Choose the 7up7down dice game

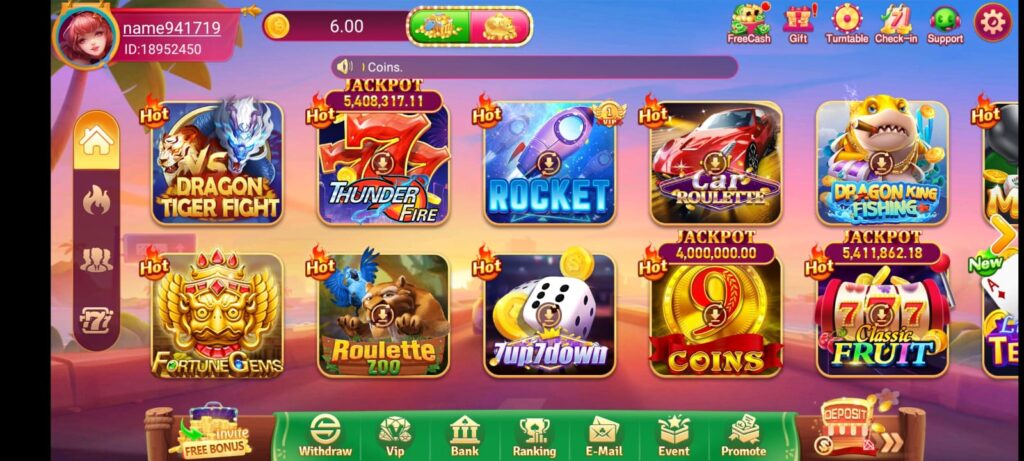(549, 315)
